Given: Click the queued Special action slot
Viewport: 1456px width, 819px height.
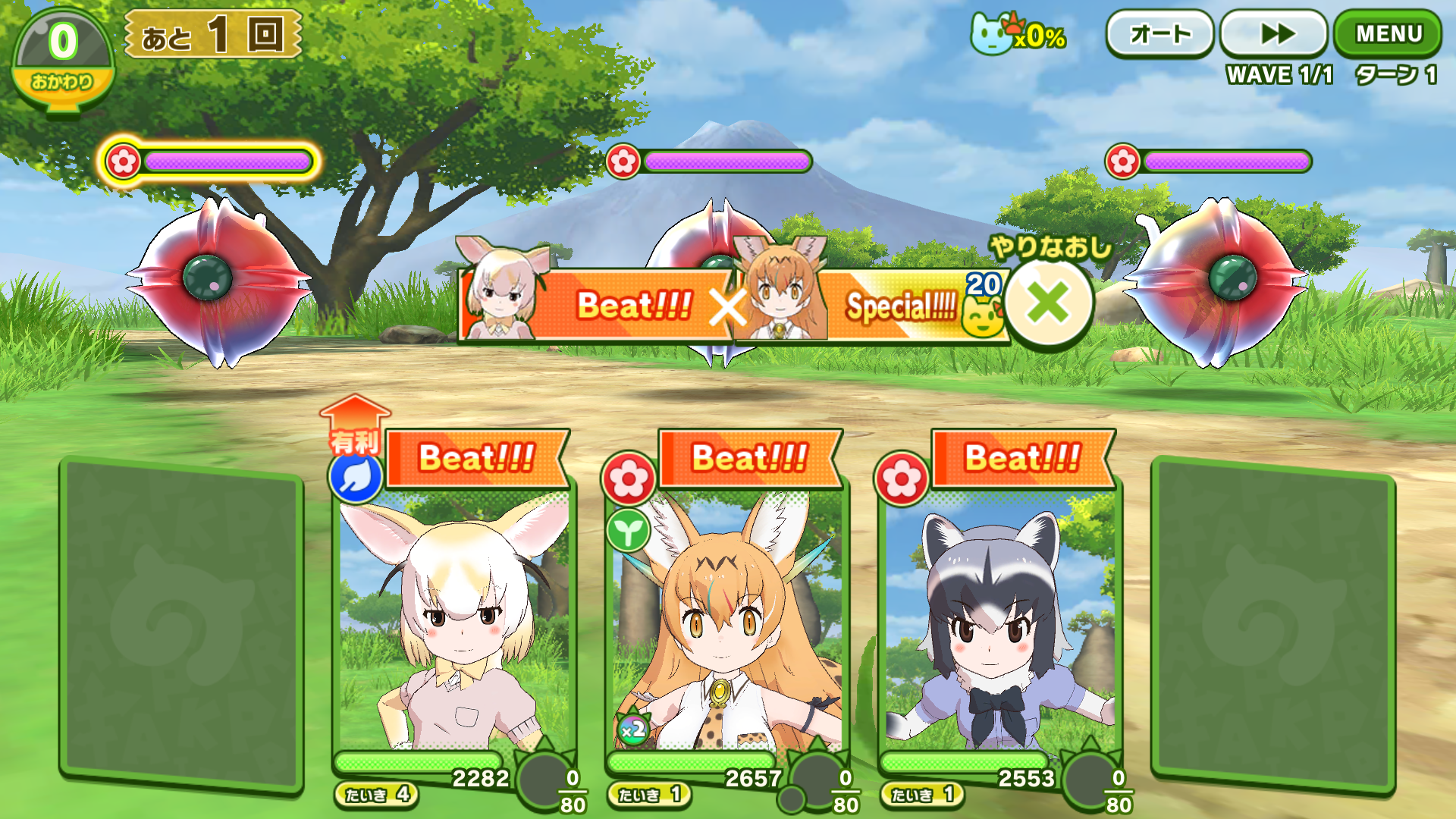Looking at the screenshot, I should (872, 305).
